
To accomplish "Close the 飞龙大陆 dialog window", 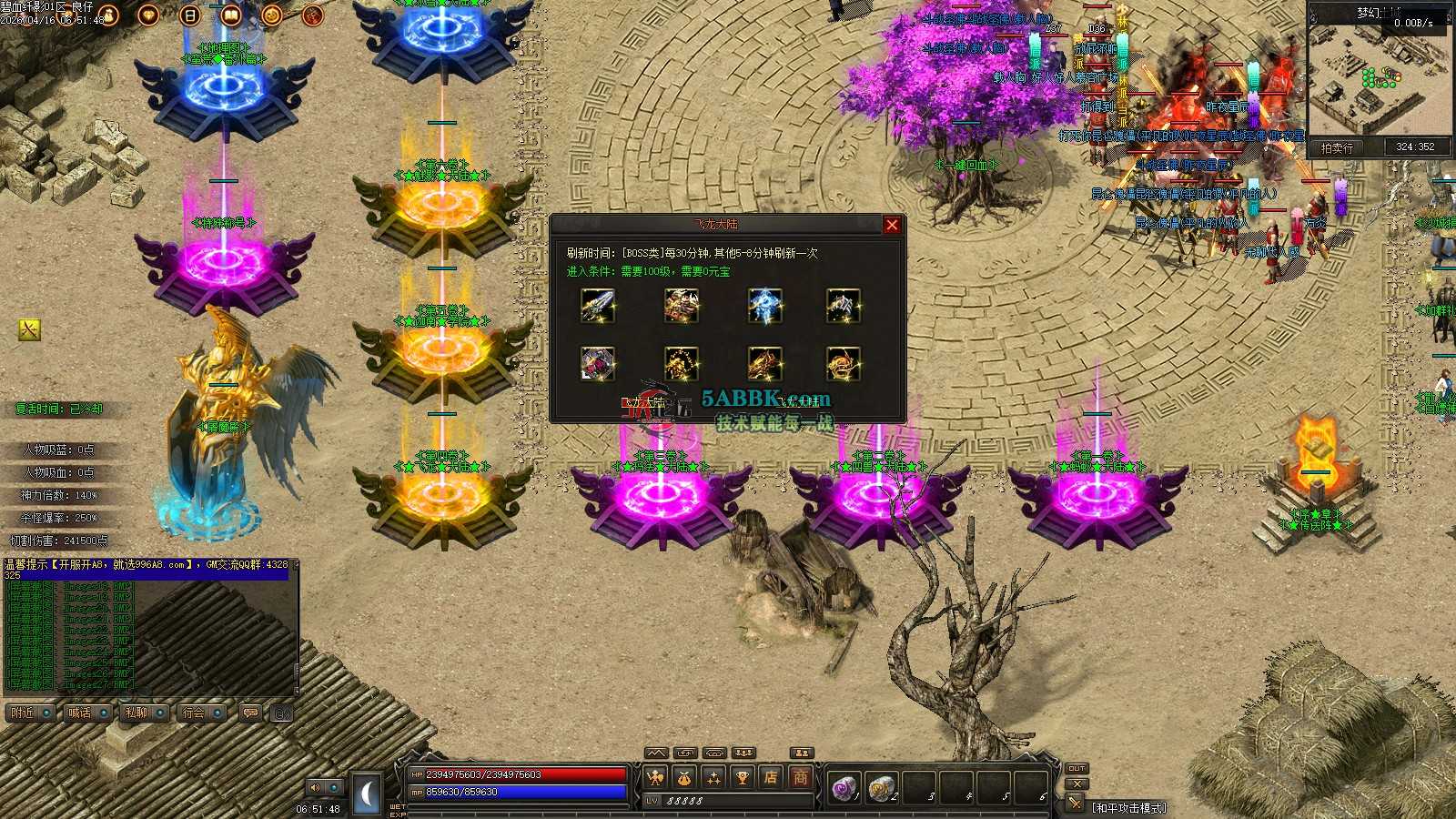I will click(892, 225).
